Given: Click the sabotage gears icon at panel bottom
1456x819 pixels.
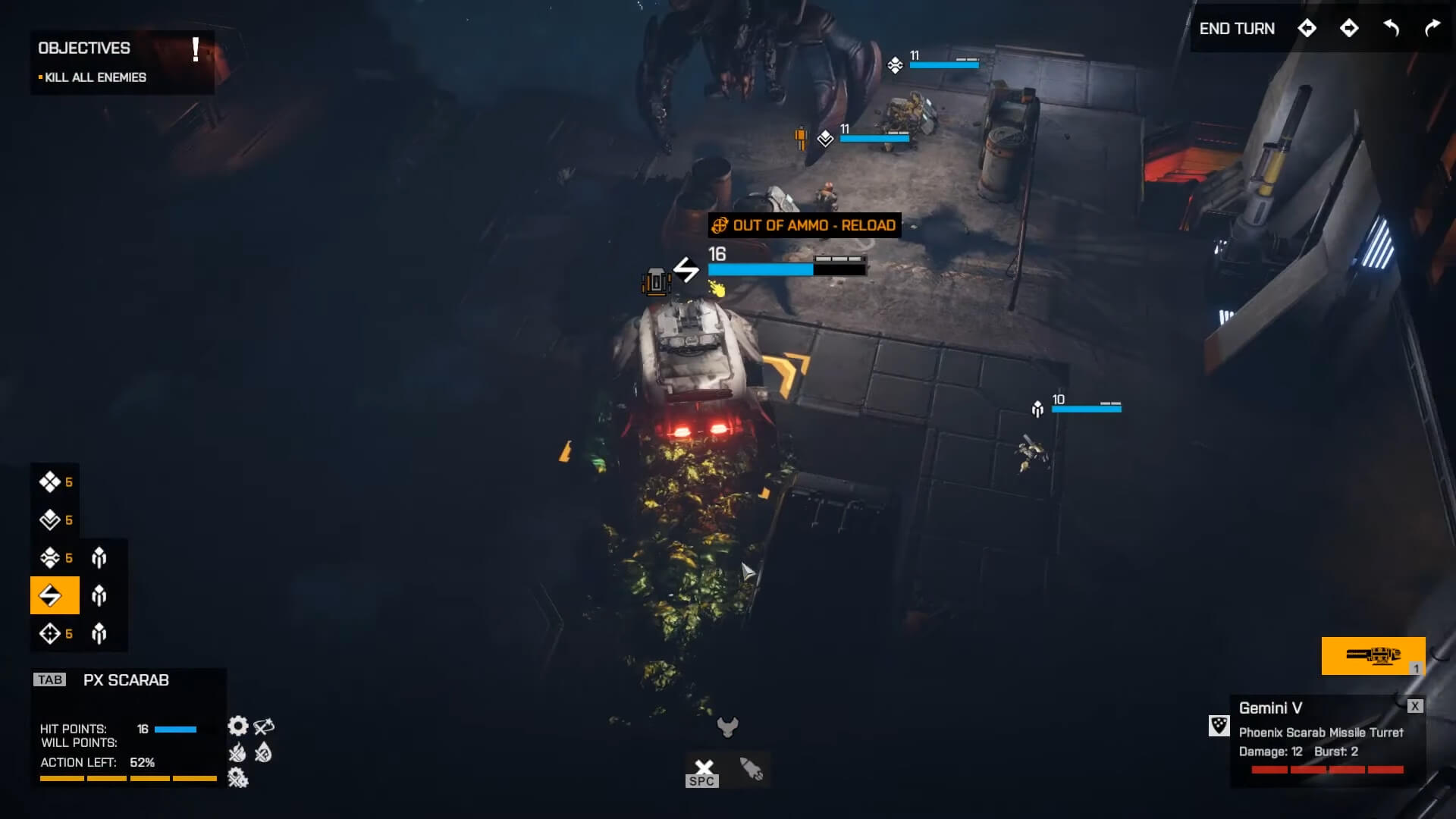Looking at the screenshot, I should [x=237, y=778].
